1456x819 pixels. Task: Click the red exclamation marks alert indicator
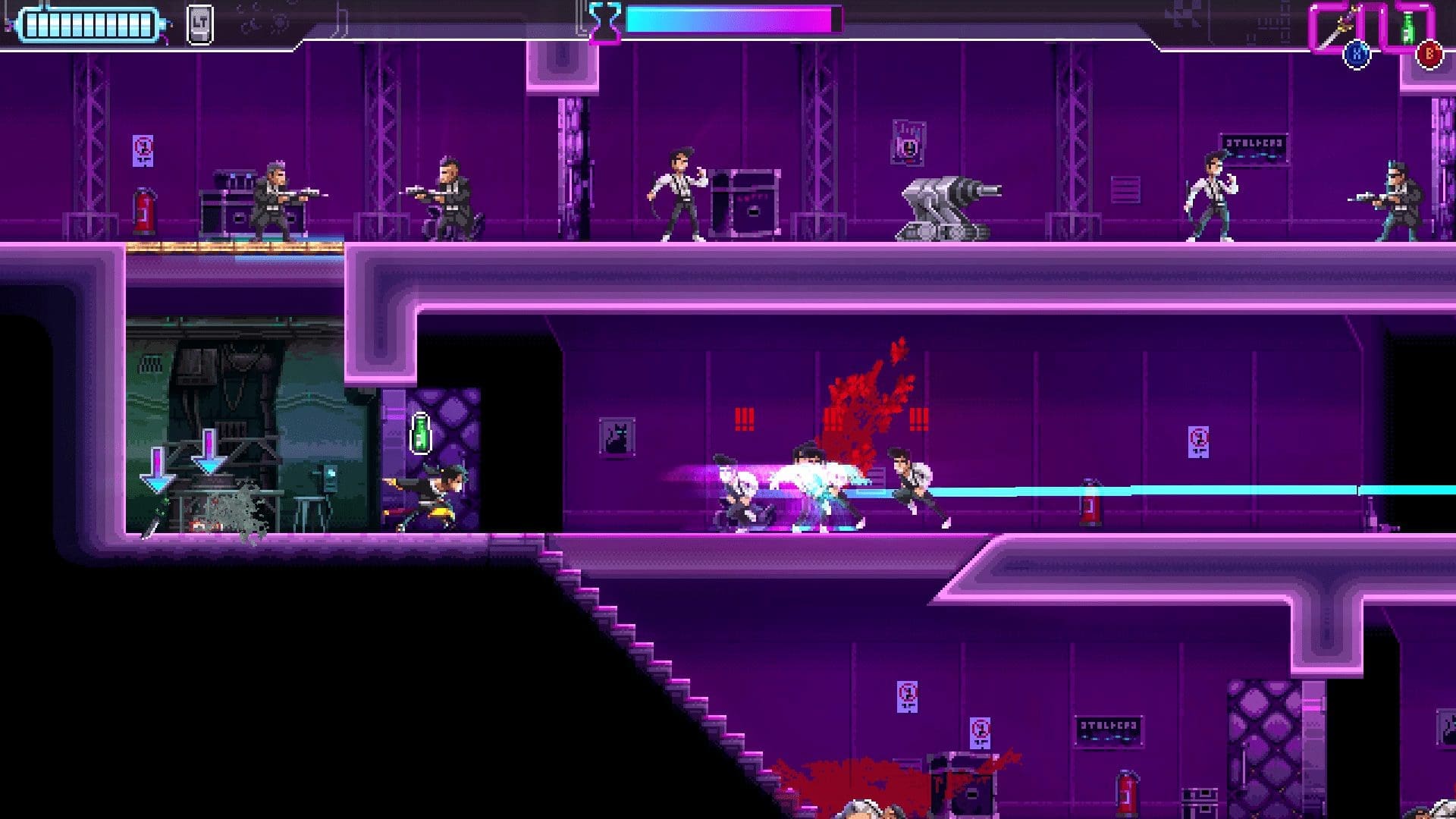click(745, 417)
